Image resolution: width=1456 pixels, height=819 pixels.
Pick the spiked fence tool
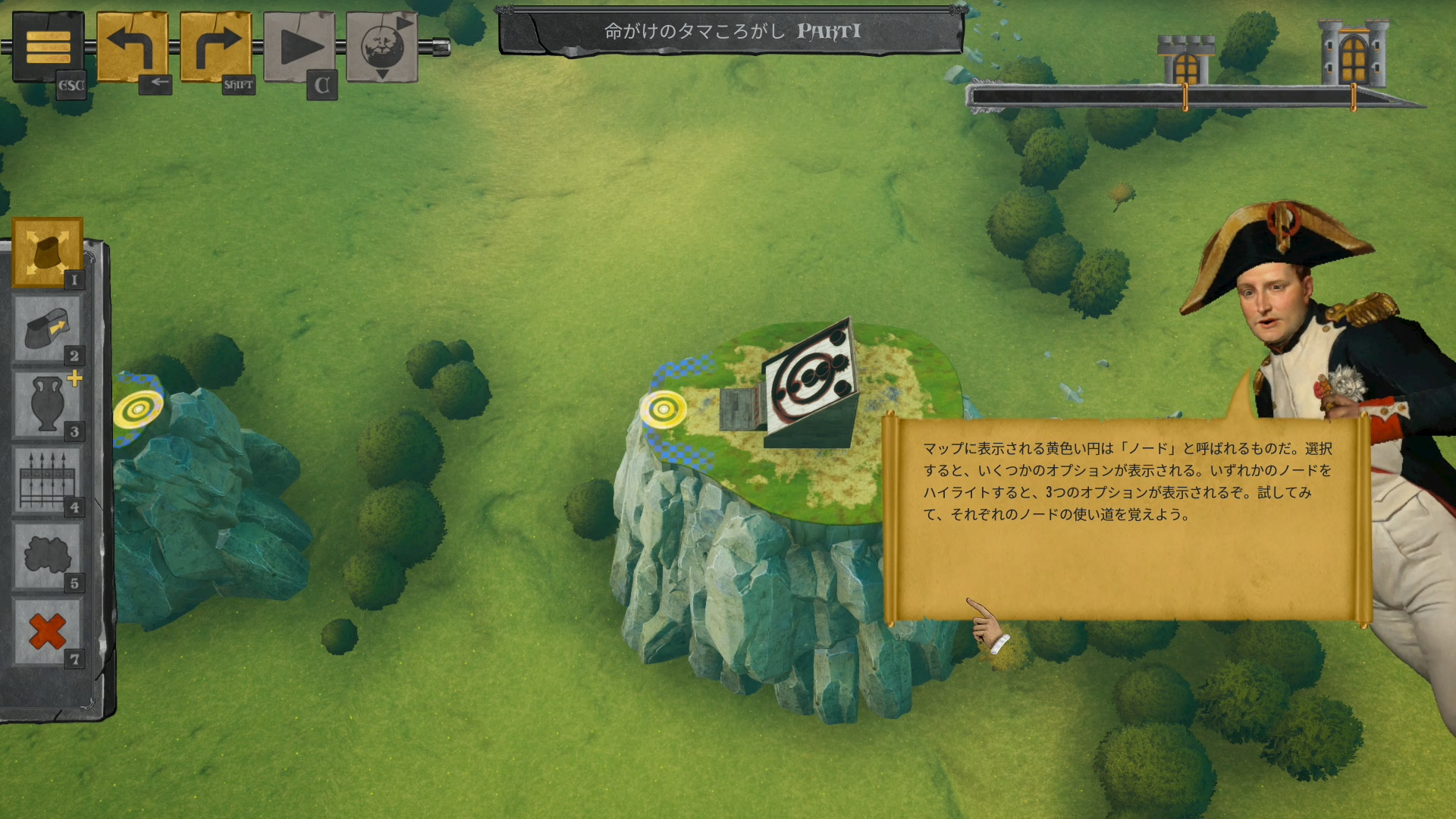point(47,481)
